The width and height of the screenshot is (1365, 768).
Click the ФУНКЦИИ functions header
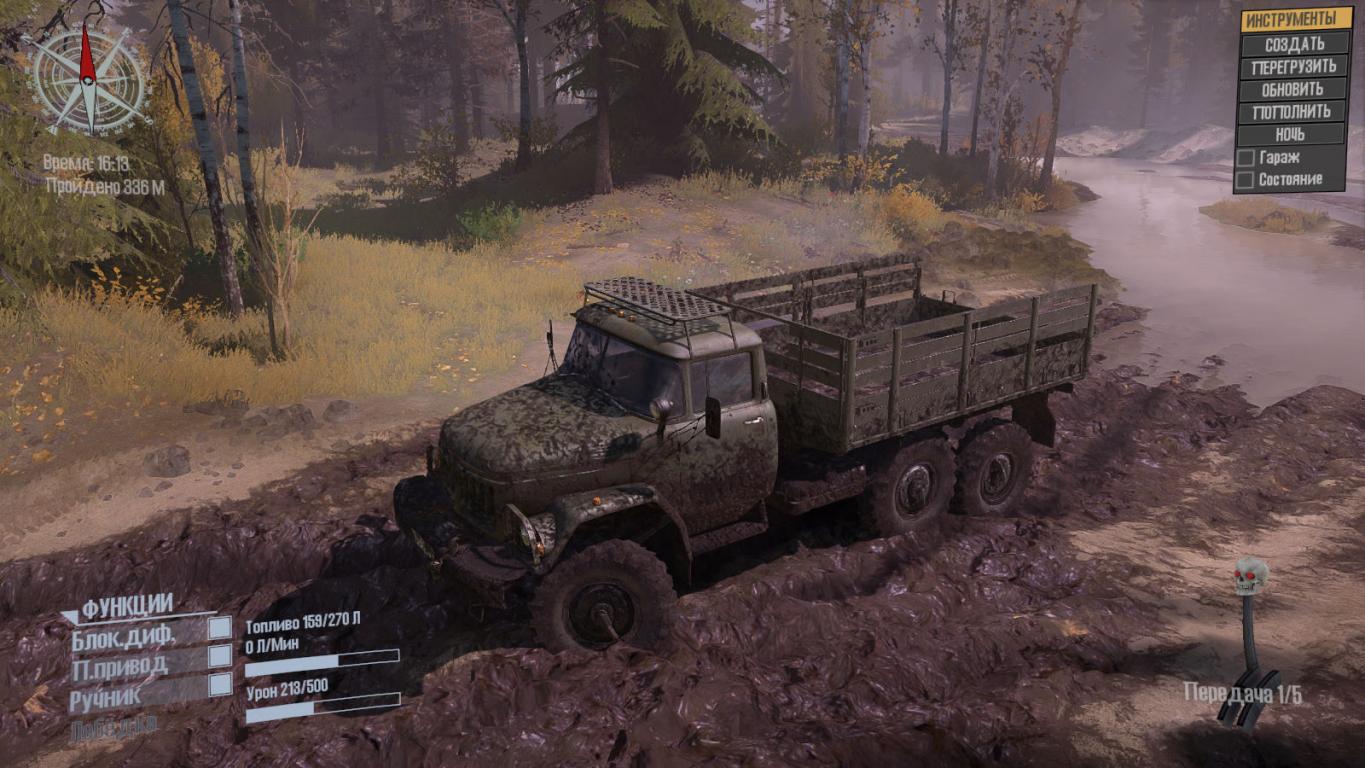tap(127, 606)
